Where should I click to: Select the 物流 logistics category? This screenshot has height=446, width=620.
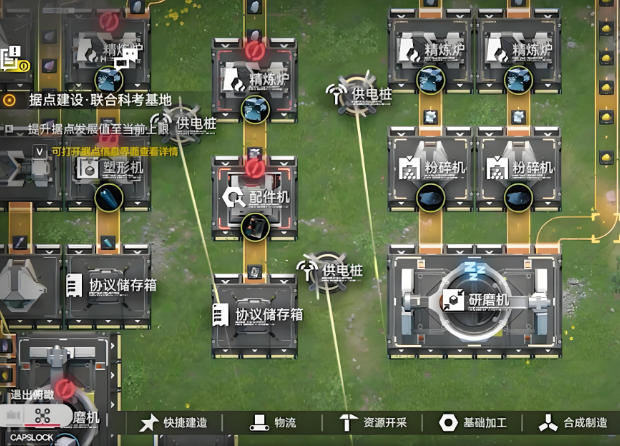click(x=273, y=423)
